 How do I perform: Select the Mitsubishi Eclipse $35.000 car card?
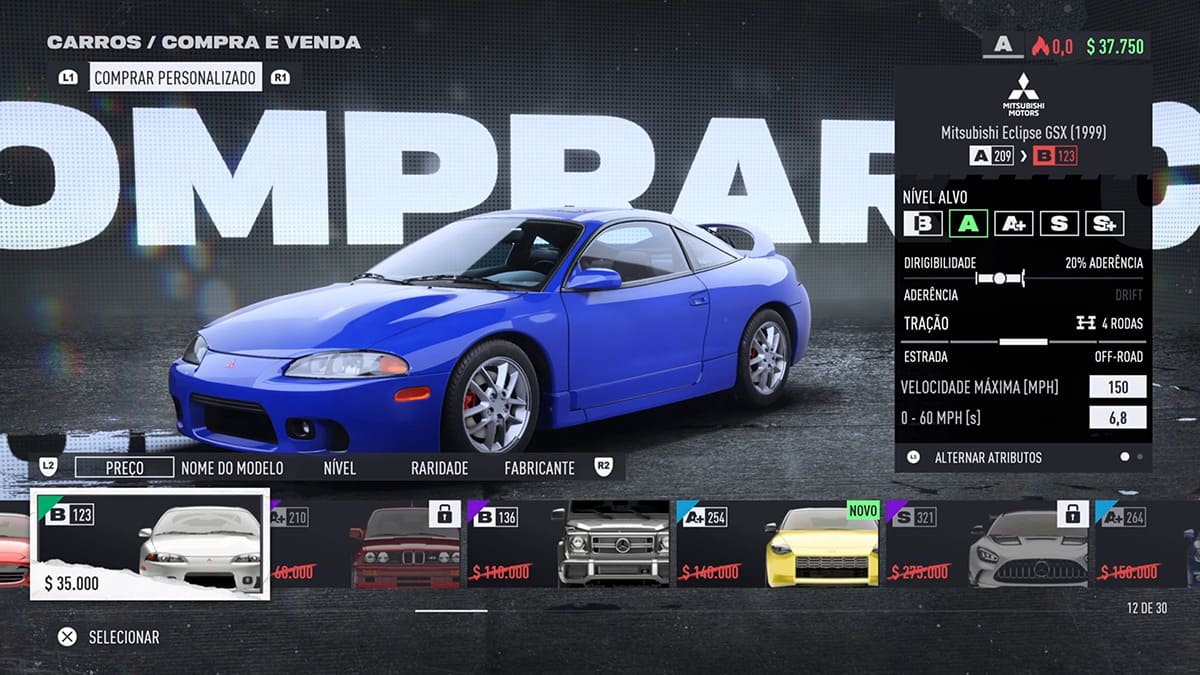click(x=150, y=544)
